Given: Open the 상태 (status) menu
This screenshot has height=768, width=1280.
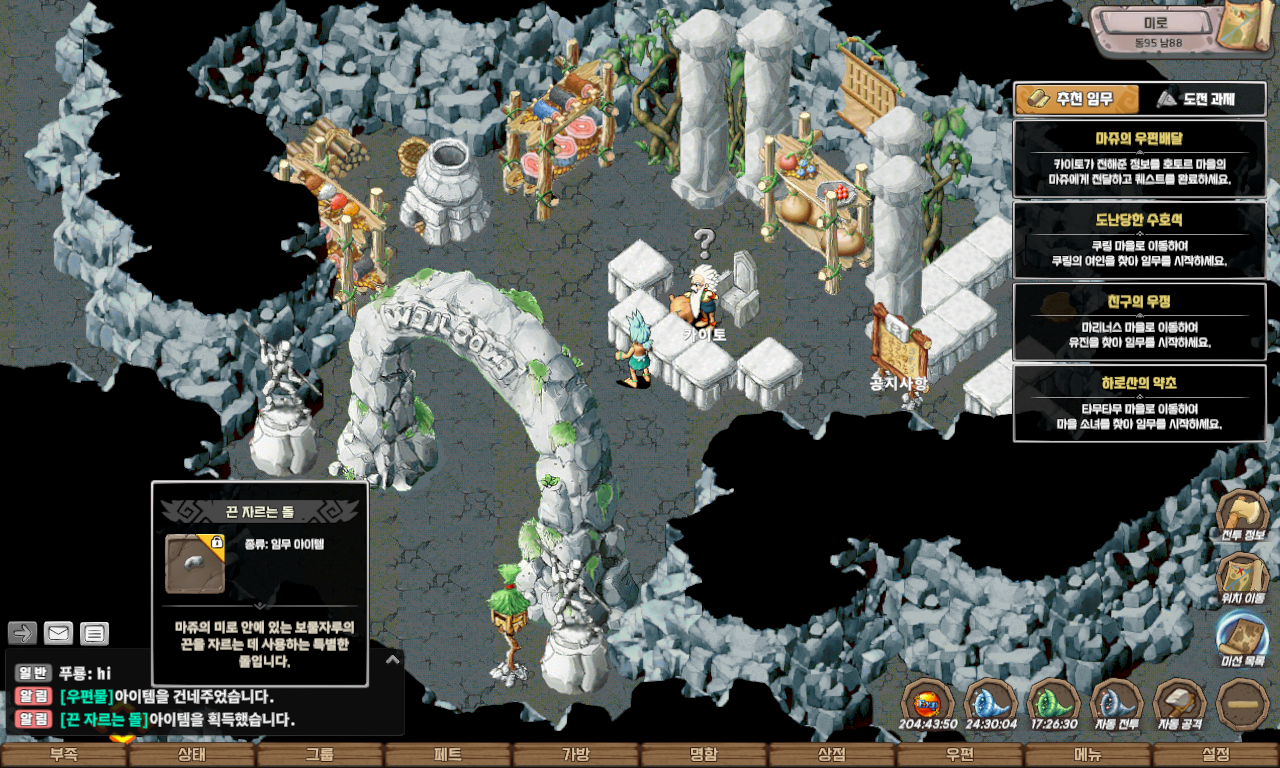Looking at the screenshot, I should coord(192,755).
